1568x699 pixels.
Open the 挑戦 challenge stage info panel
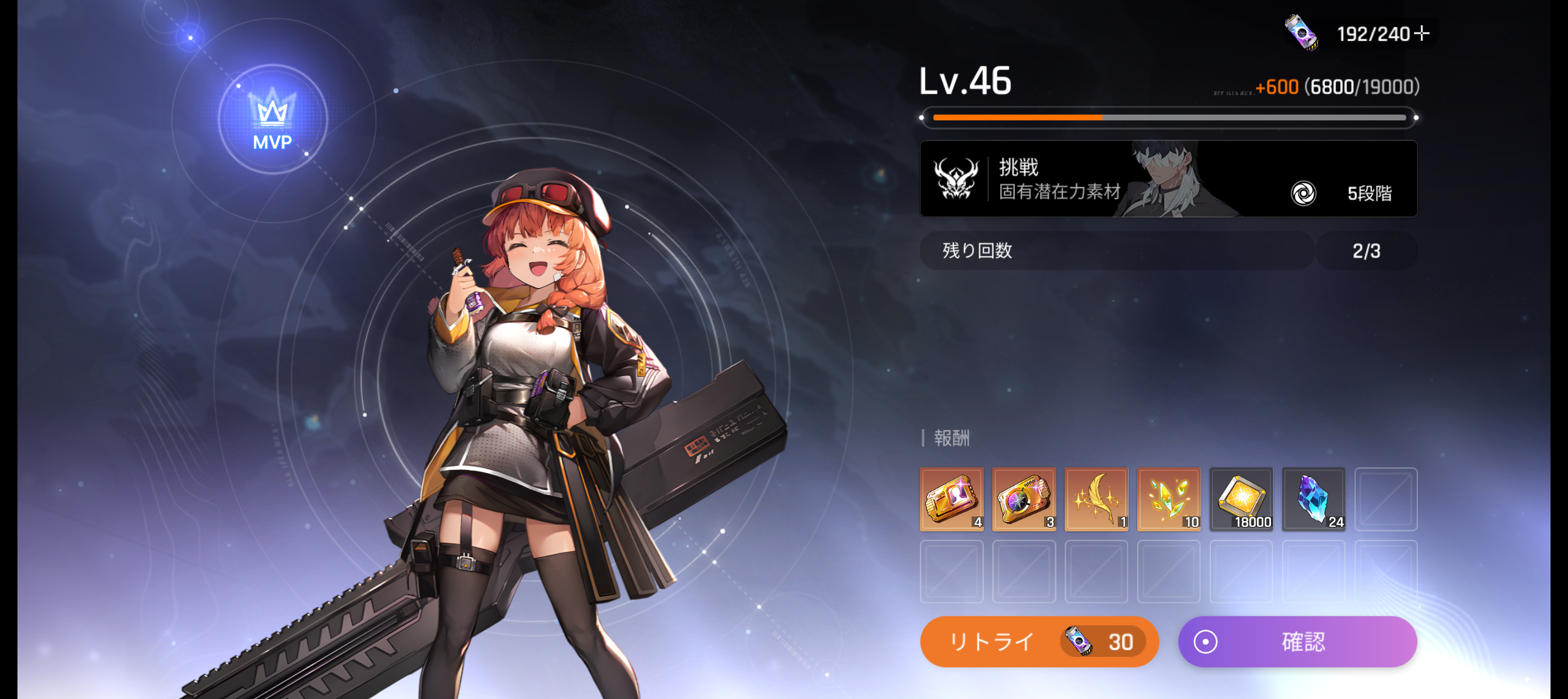click(1168, 179)
